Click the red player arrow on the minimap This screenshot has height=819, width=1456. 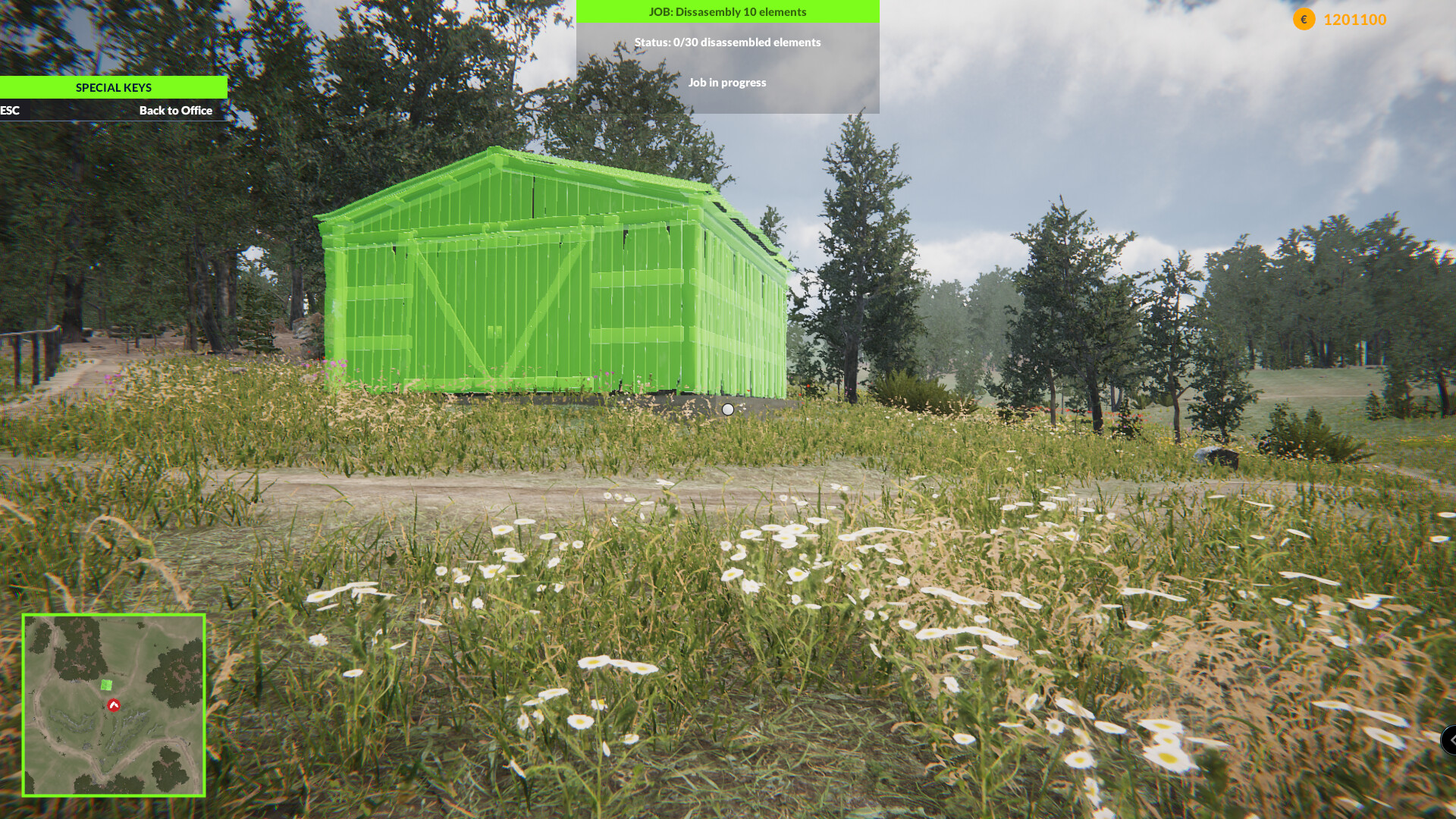pyautogui.click(x=113, y=704)
